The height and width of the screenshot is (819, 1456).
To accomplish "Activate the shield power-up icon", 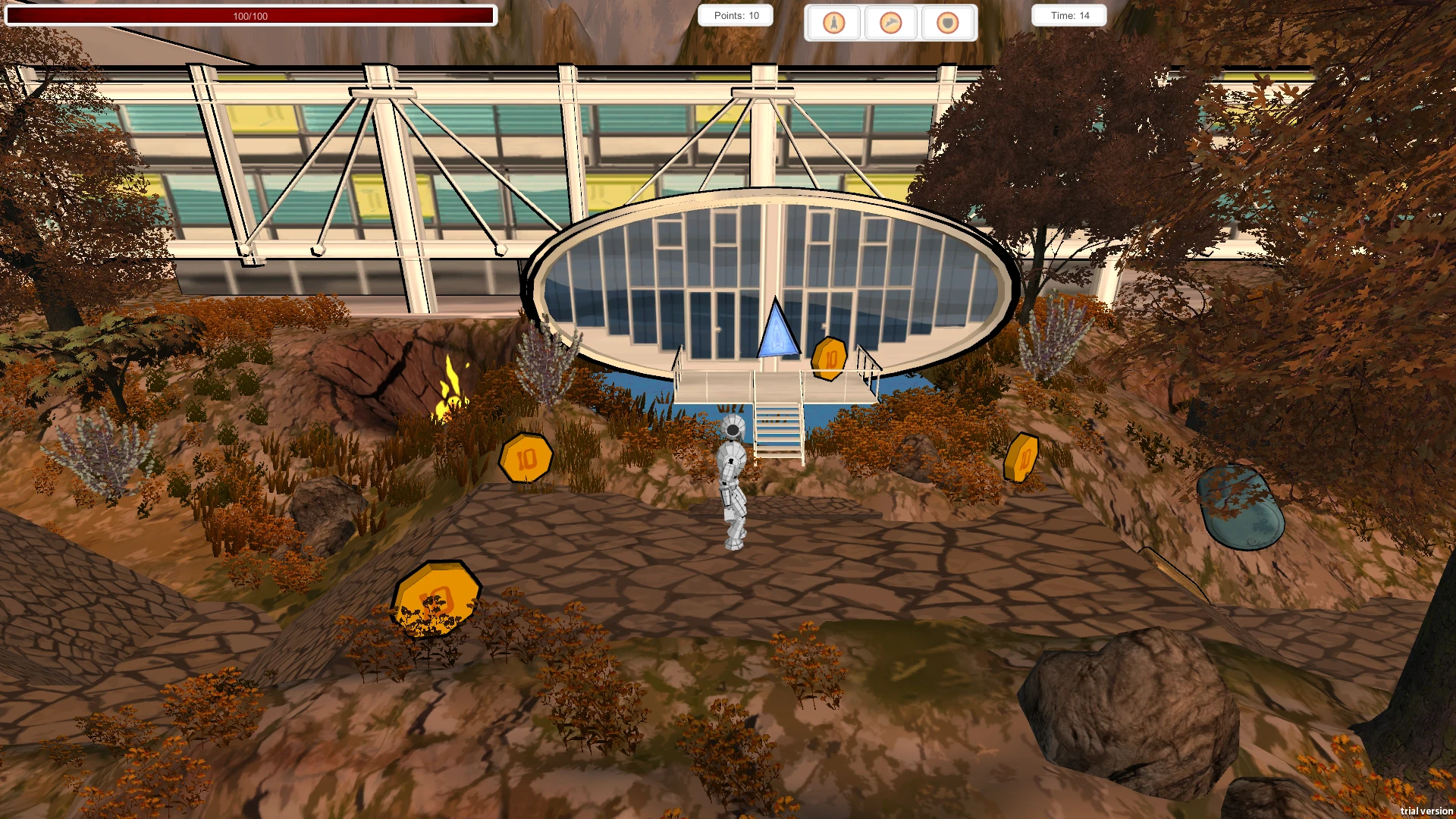I will coord(948,23).
